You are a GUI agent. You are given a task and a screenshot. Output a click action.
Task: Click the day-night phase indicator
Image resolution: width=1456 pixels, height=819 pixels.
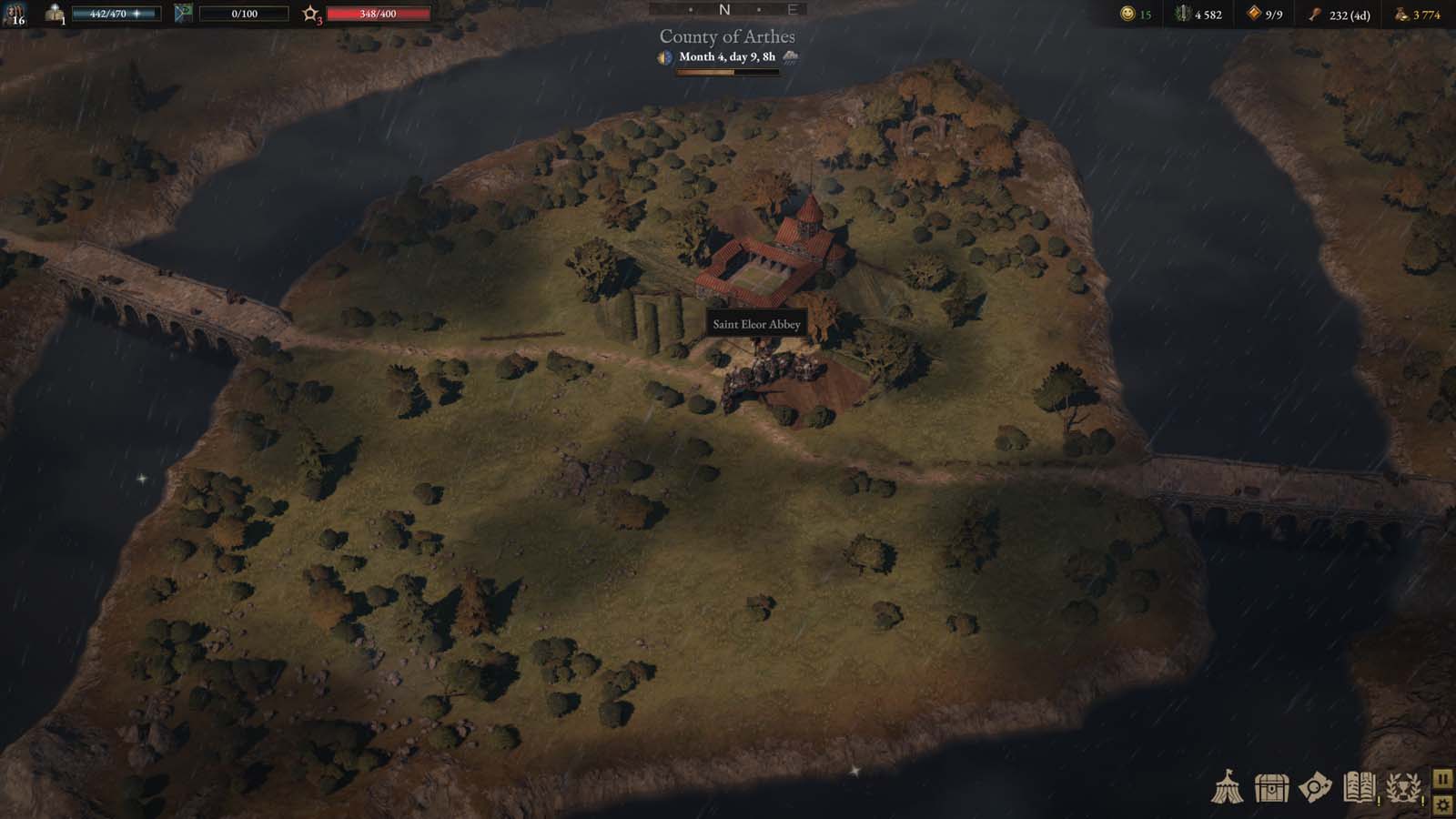[664, 57]
